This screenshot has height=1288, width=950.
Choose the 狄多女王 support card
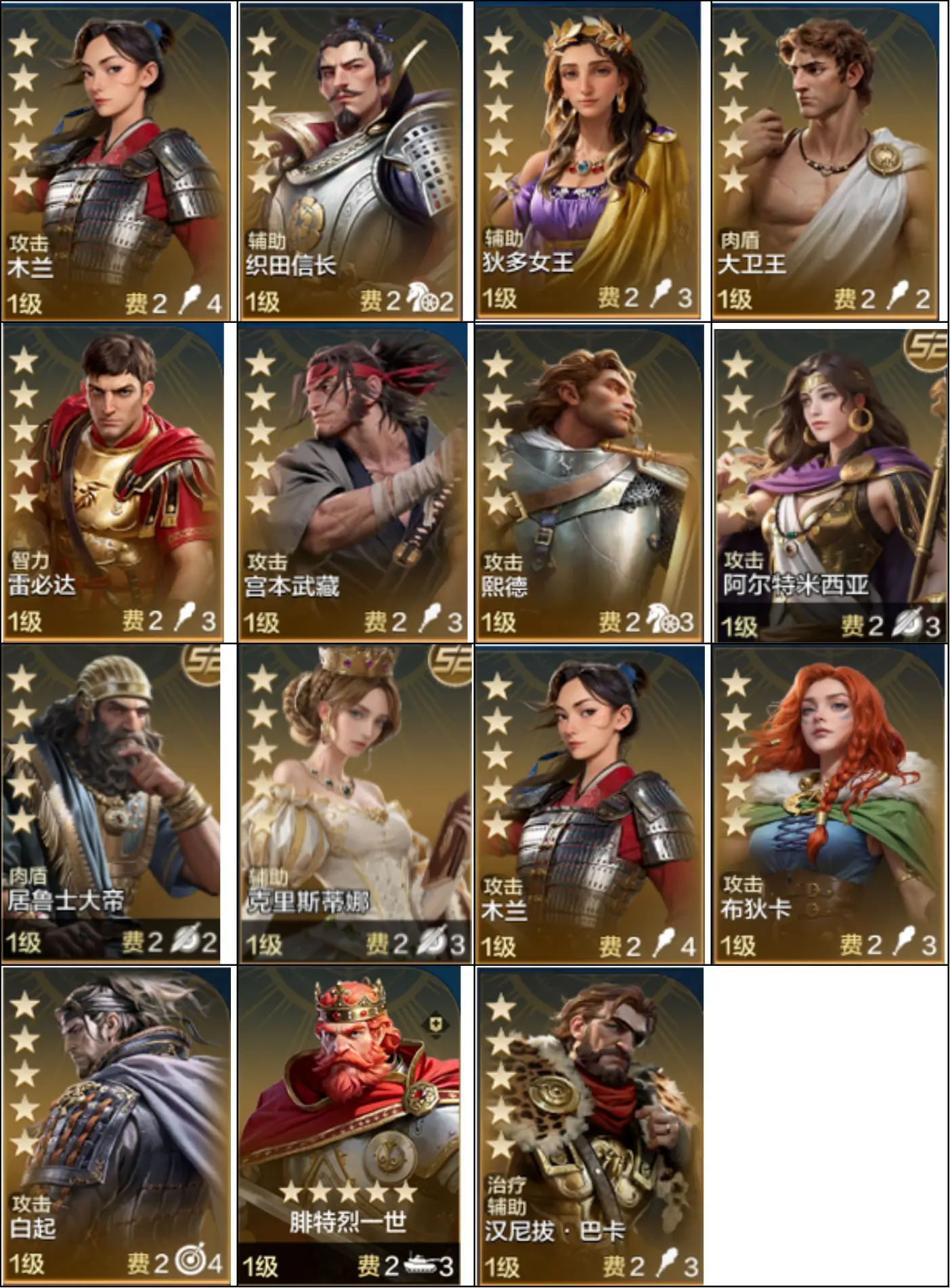[588, 161]
